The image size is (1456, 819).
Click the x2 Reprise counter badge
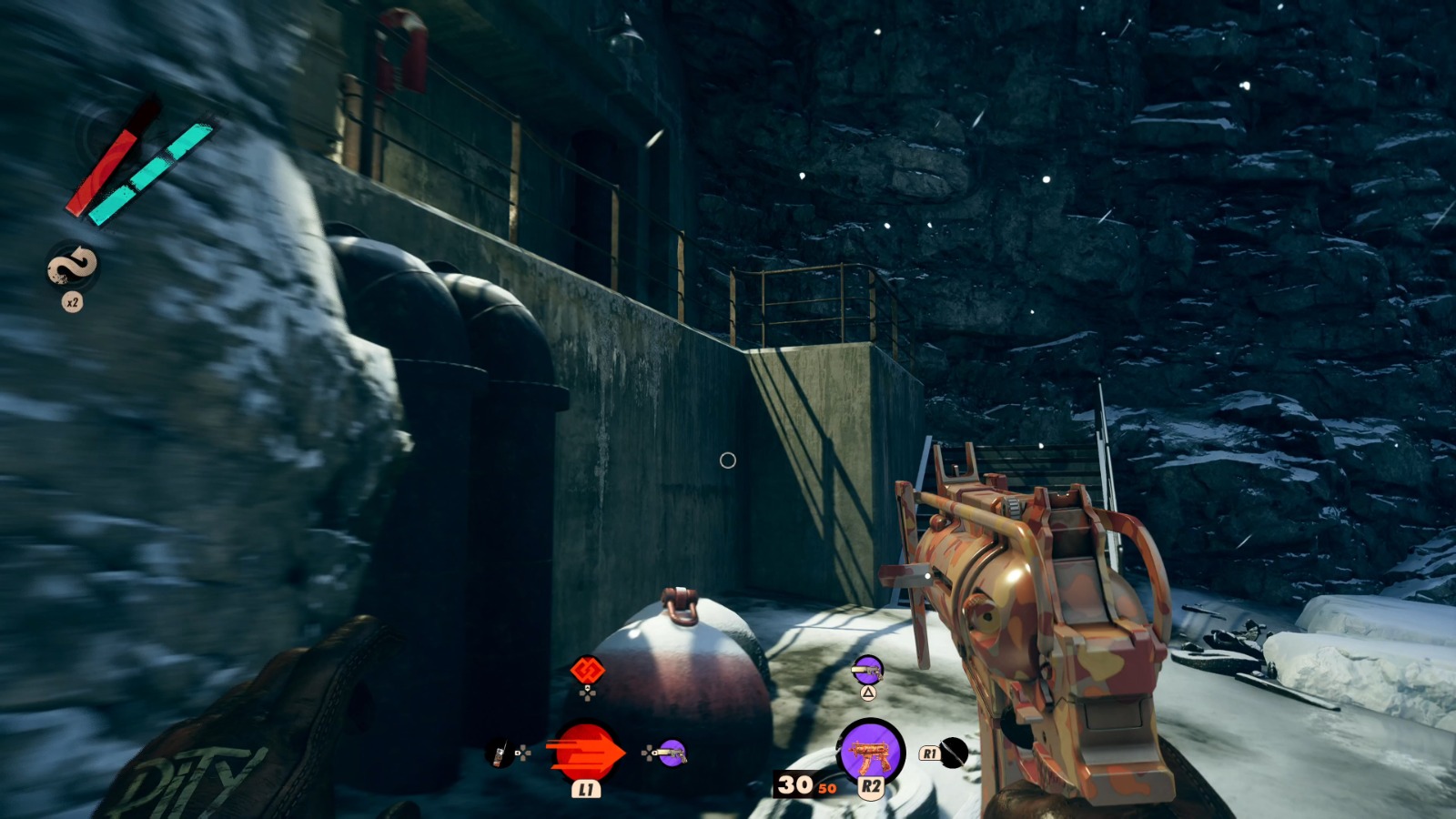pyautogui.click(x=72, y=303)
